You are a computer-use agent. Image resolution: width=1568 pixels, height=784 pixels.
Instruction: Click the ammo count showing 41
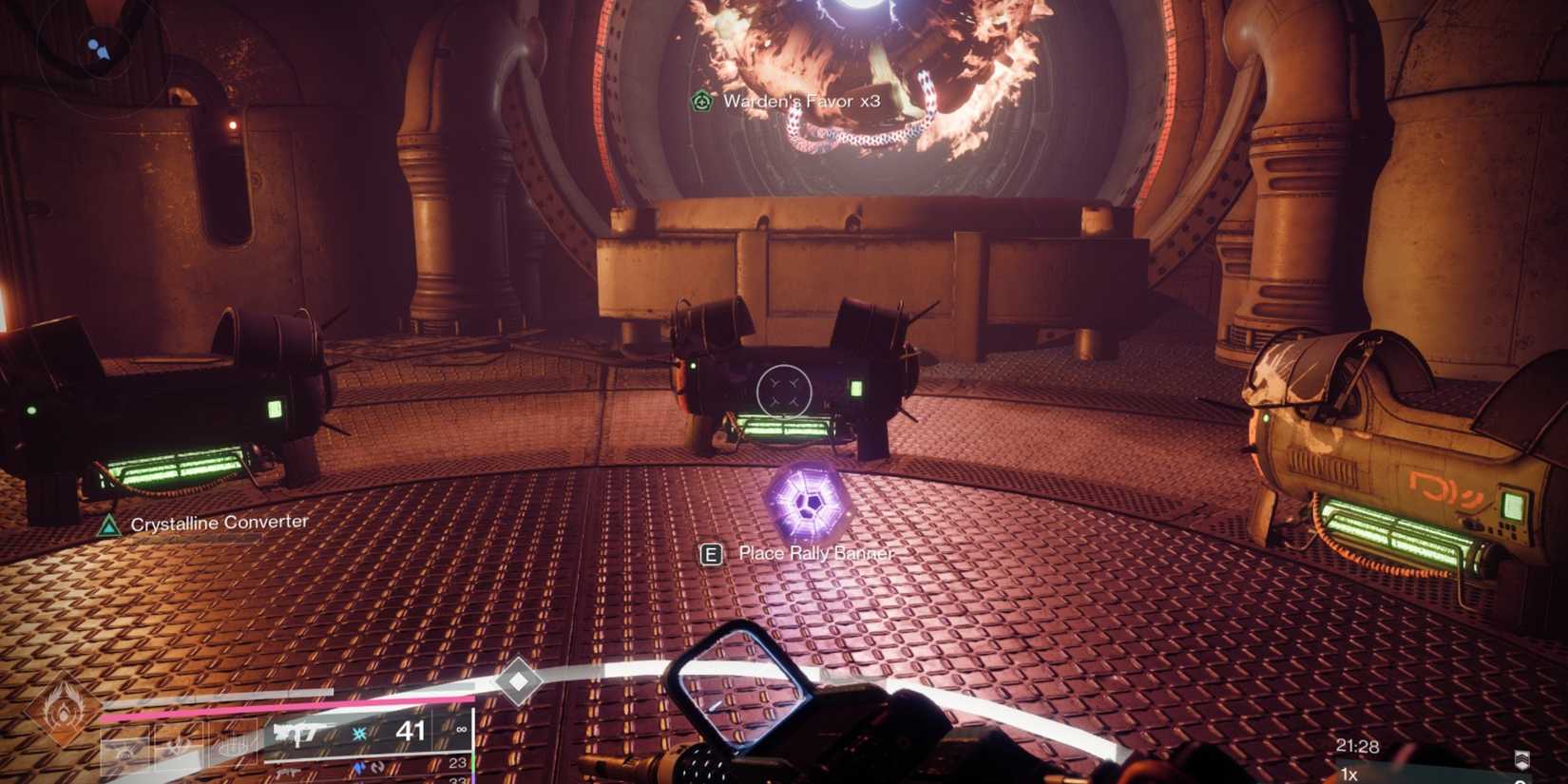411,730
